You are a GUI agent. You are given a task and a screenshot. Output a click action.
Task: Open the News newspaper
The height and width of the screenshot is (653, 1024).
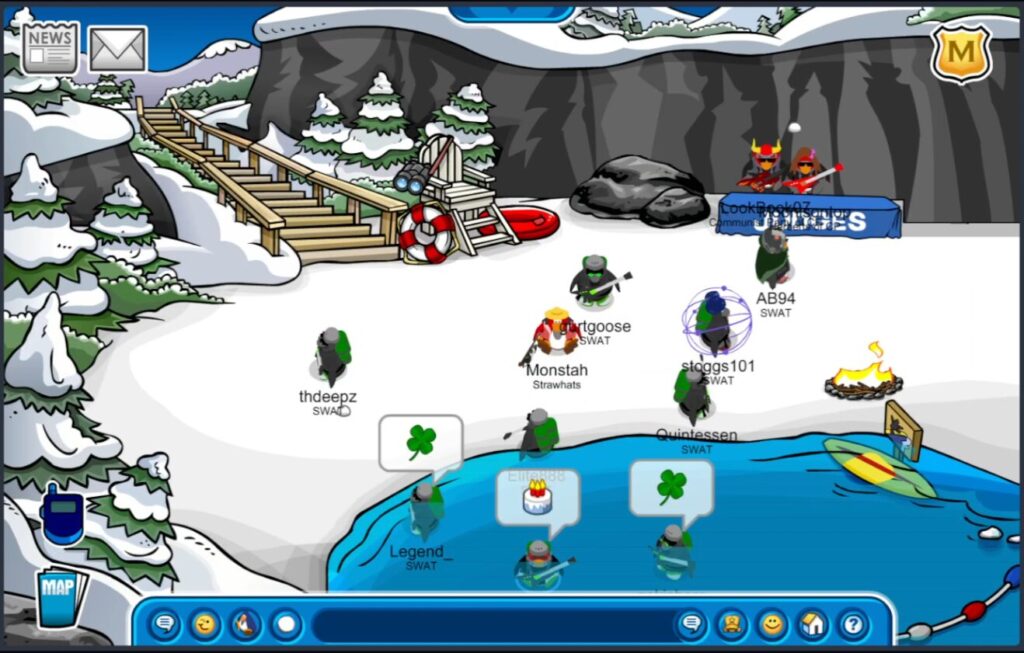click(50, 47)
